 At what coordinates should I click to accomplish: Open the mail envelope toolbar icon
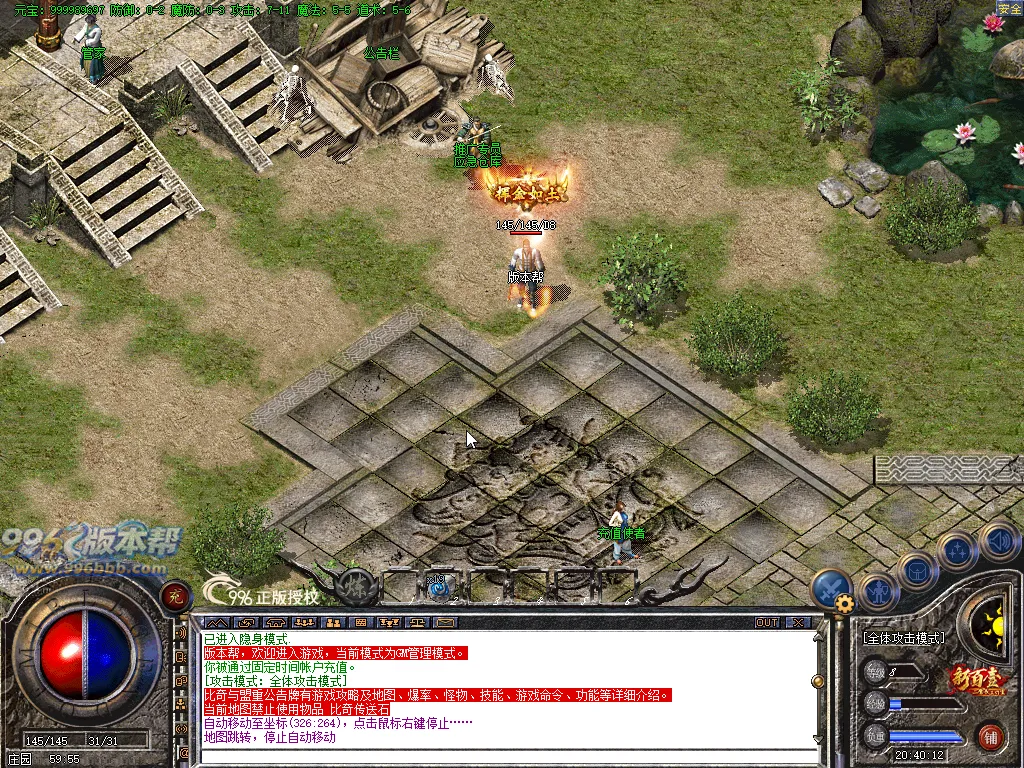[445, 622]
